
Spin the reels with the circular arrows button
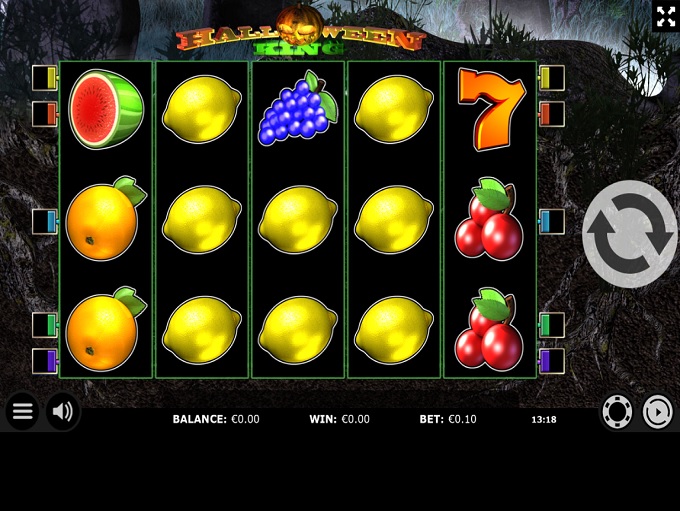[629, 234]
